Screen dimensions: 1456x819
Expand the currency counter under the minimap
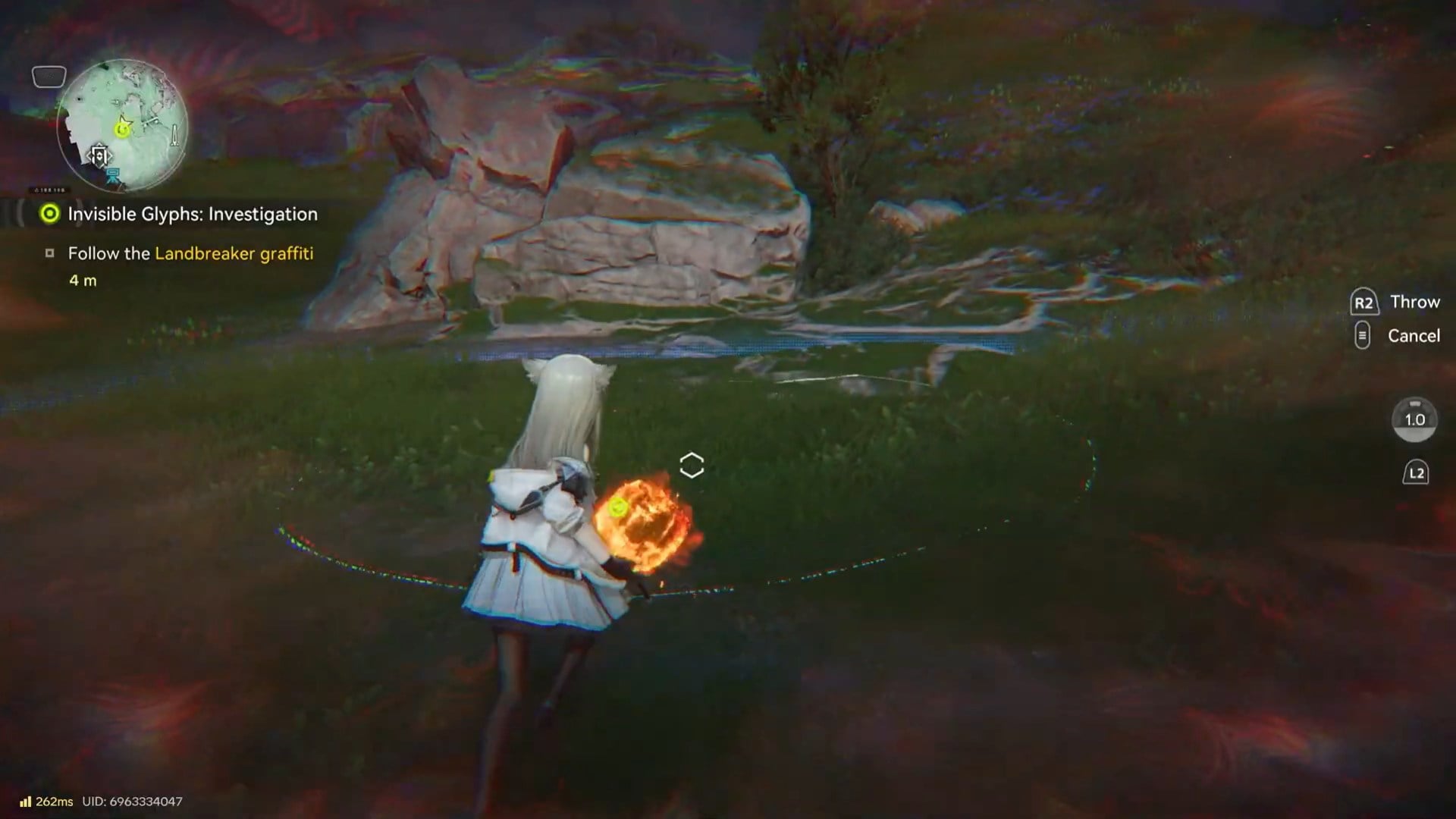(x=47, y=190)
